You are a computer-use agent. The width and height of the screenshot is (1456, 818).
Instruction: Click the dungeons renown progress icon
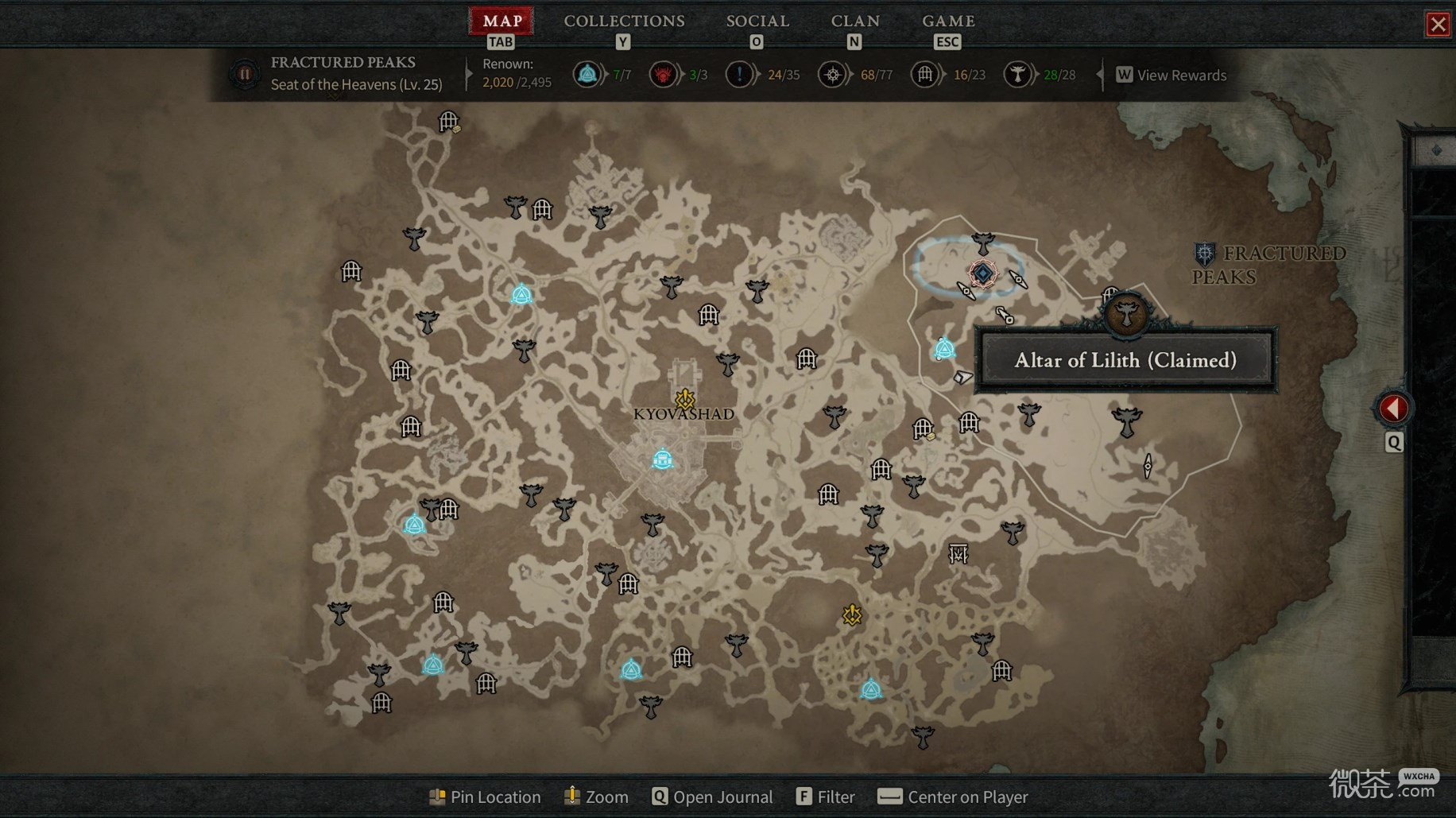925,76
